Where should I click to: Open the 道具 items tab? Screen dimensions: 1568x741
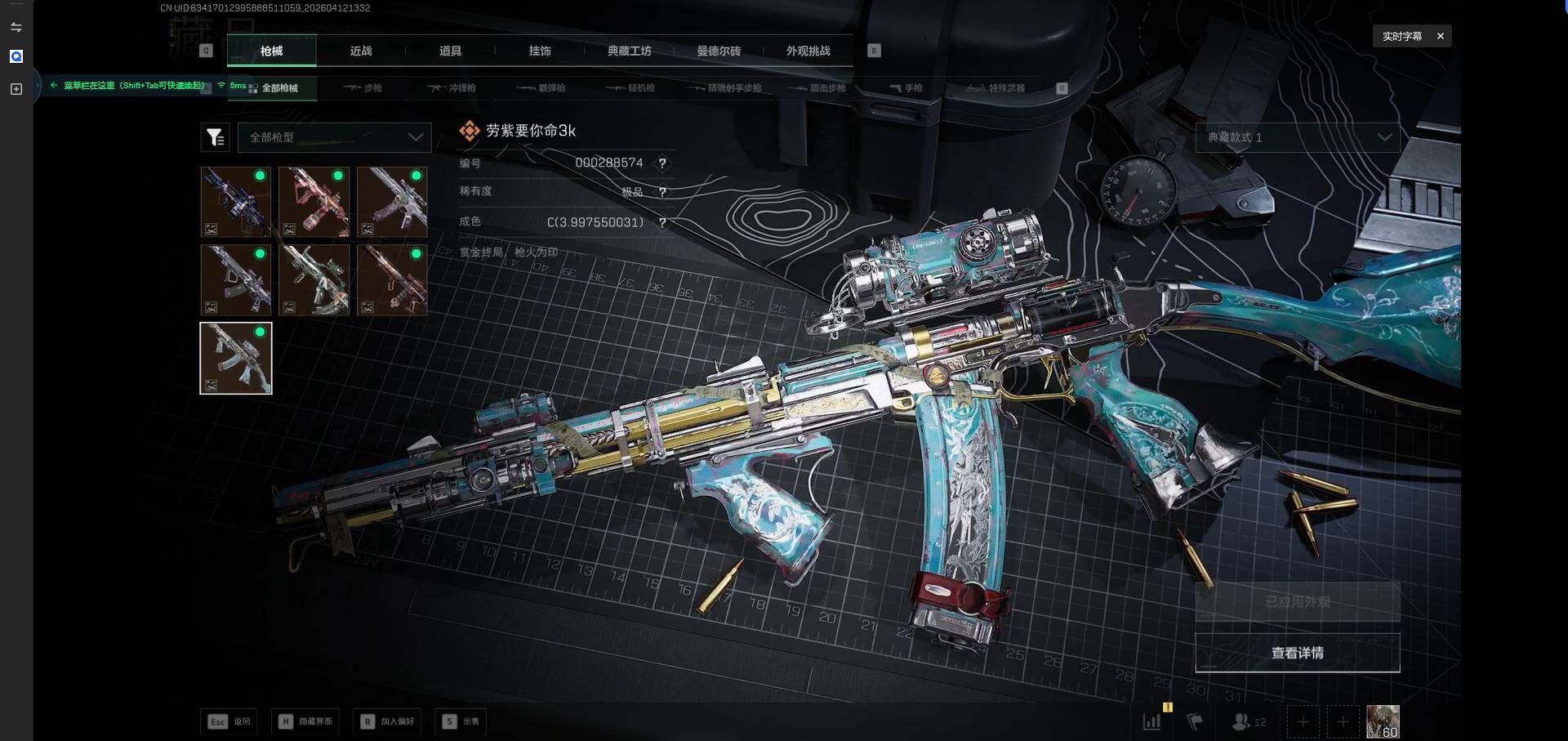450,51
